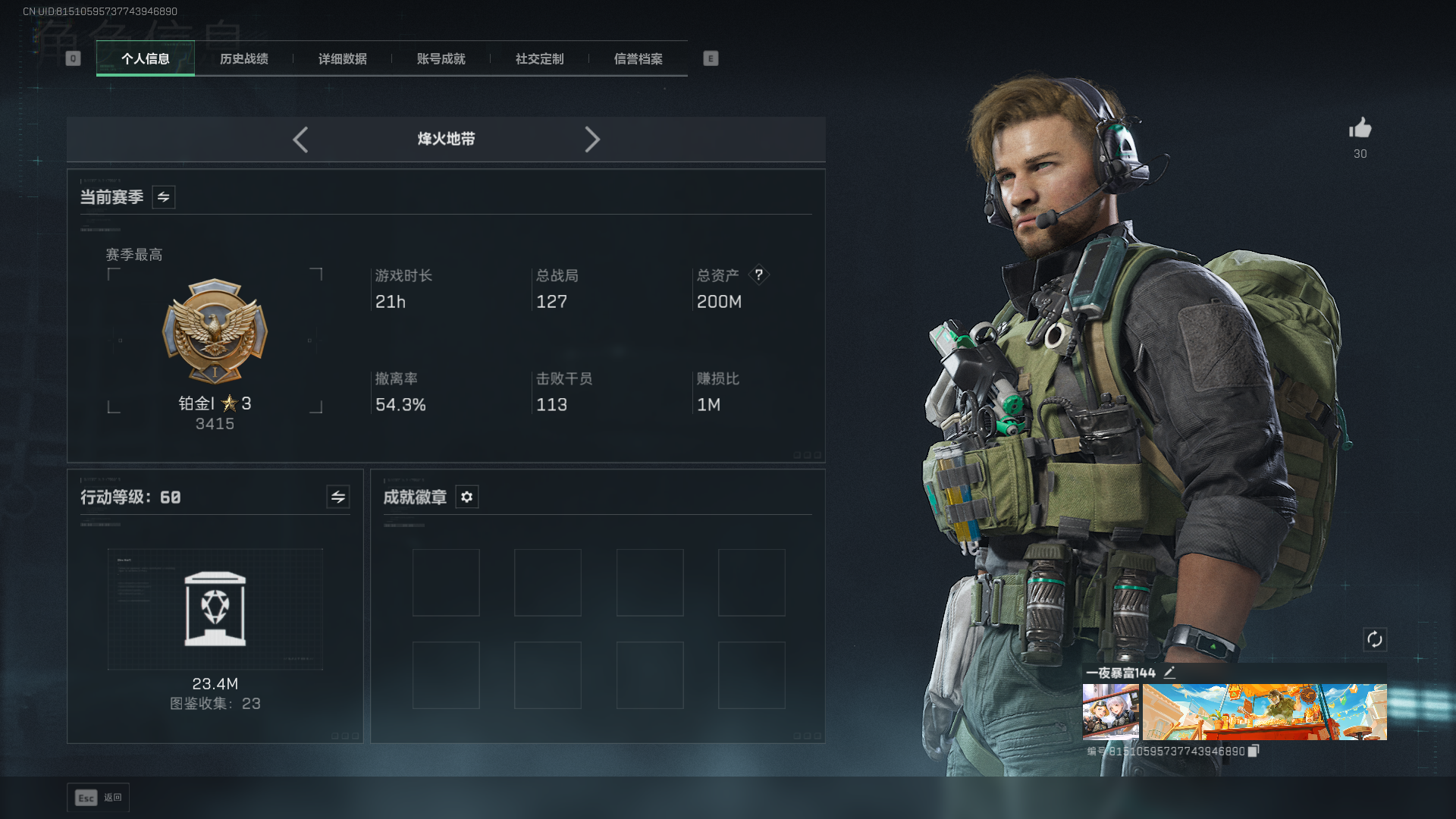Rotate the character with the refresh icon
The width and height of the screenshot is (1456, 819).
click(x=1374, y=639)
